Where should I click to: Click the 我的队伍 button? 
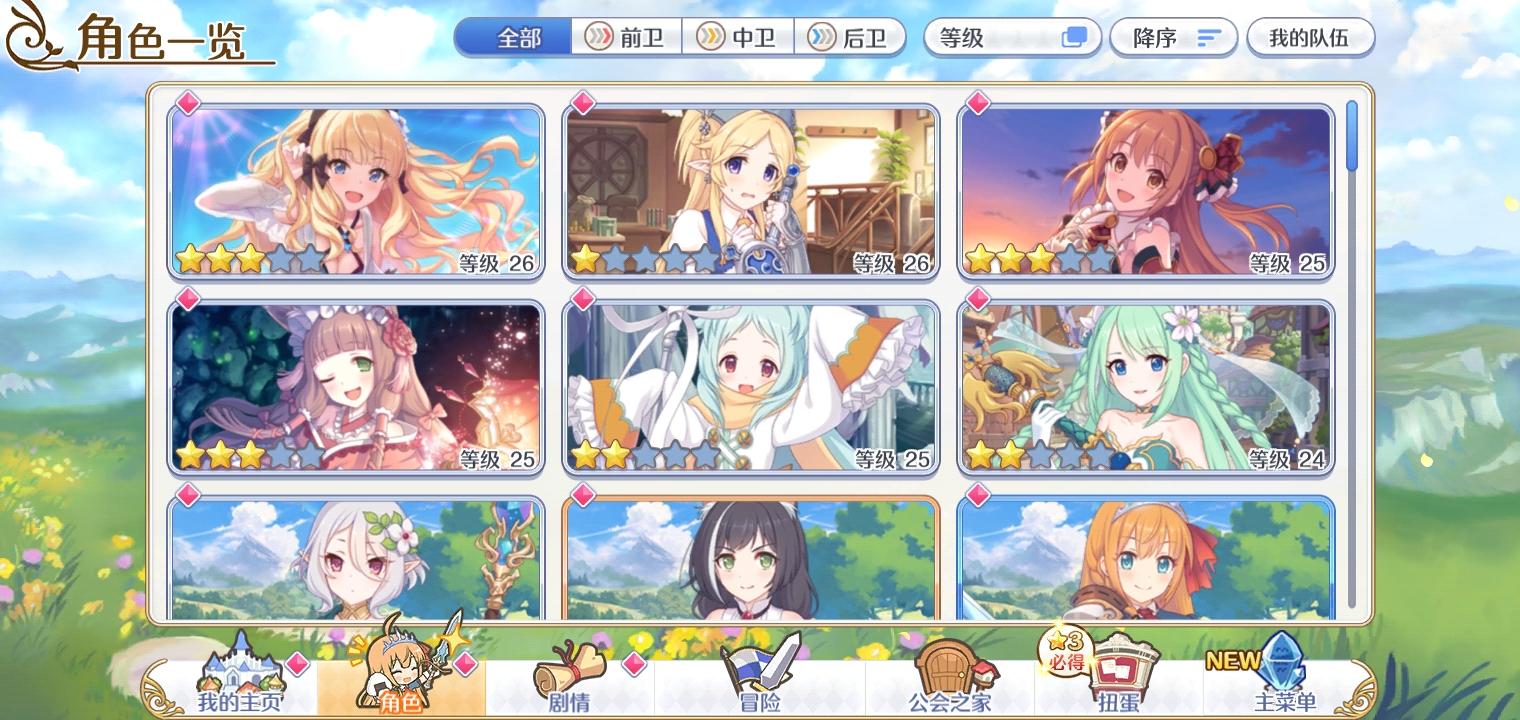click(x=1311, y=37)
